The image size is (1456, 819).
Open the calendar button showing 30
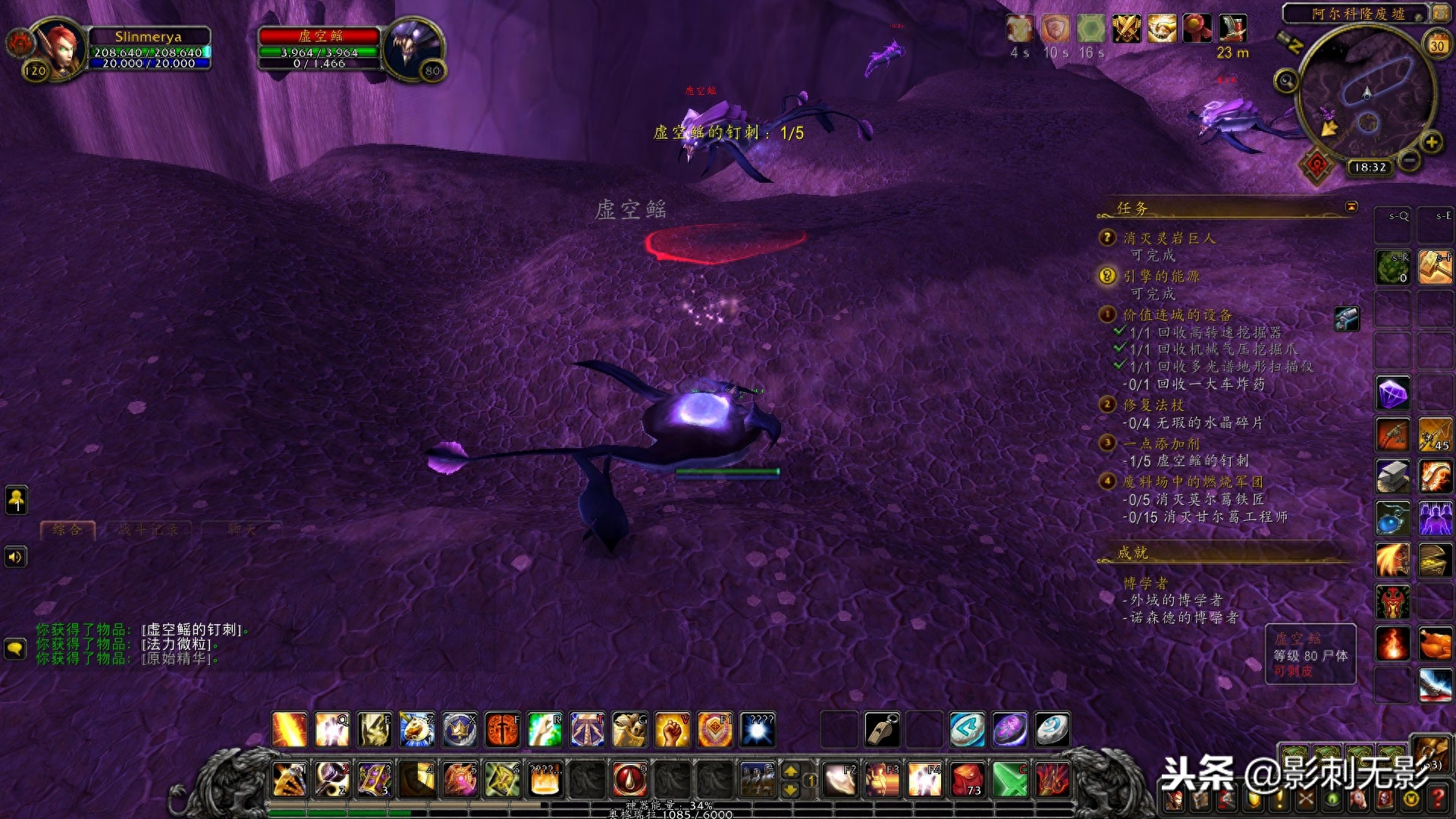click(1436, 44)
